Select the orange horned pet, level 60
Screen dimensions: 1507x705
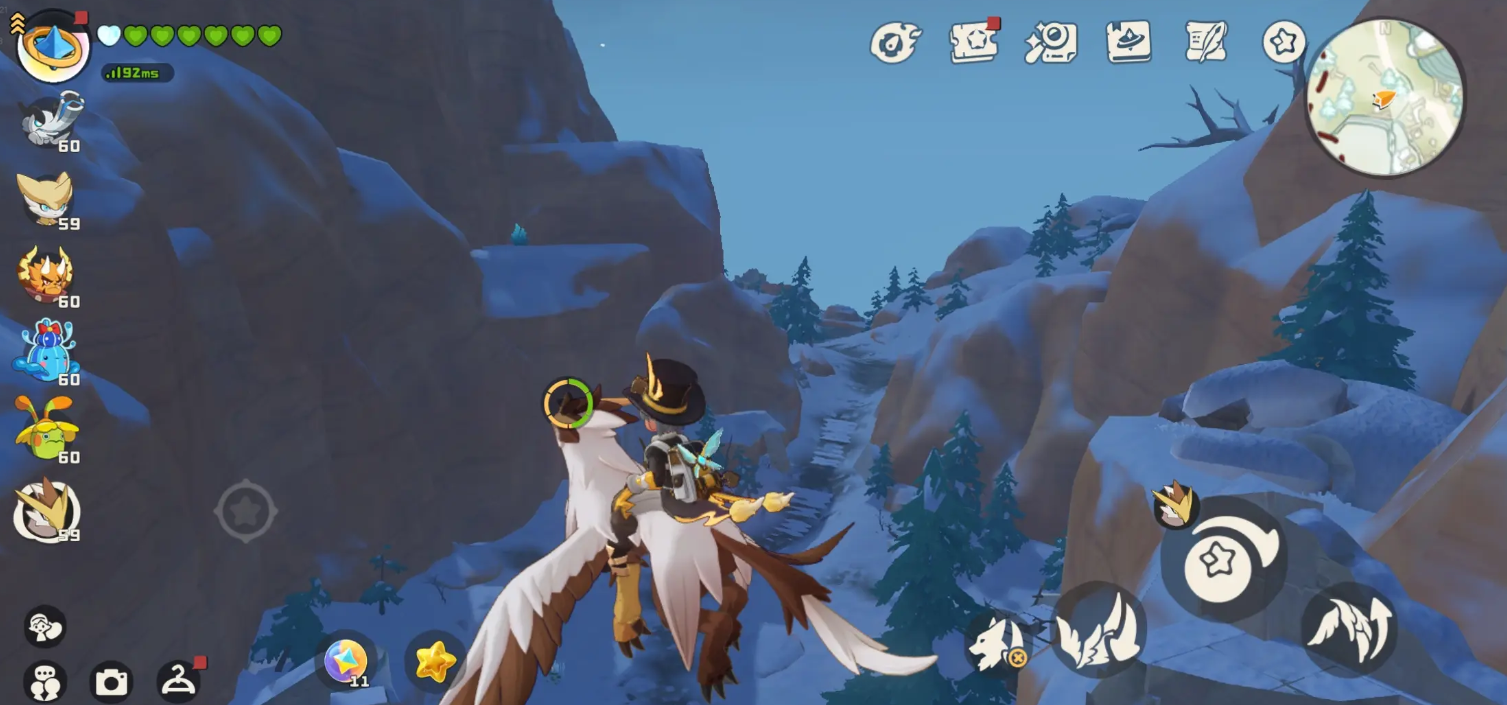pos(46,274)
